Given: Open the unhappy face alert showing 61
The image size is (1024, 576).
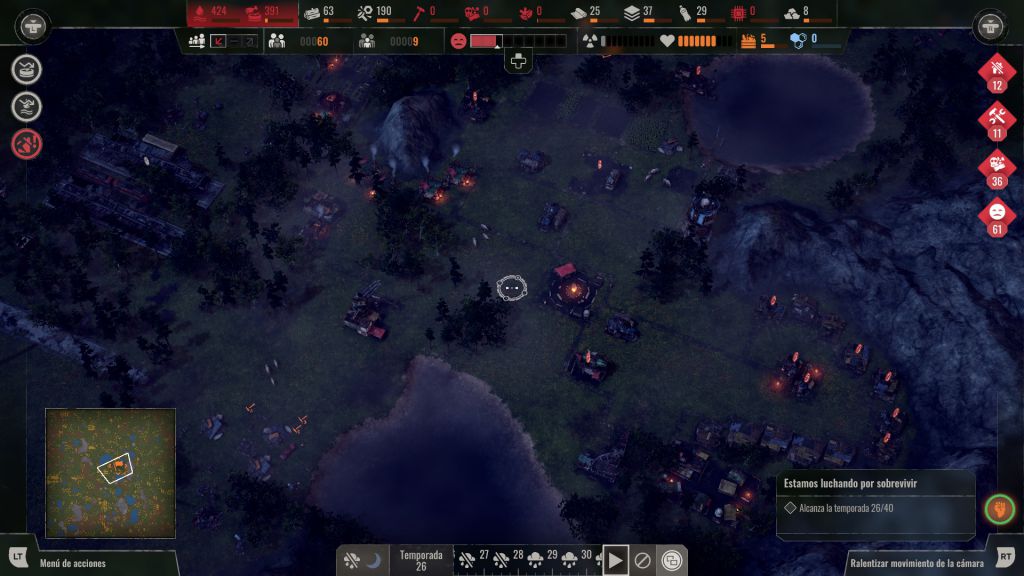Looking at the screenshot, I should pos(996,217).
